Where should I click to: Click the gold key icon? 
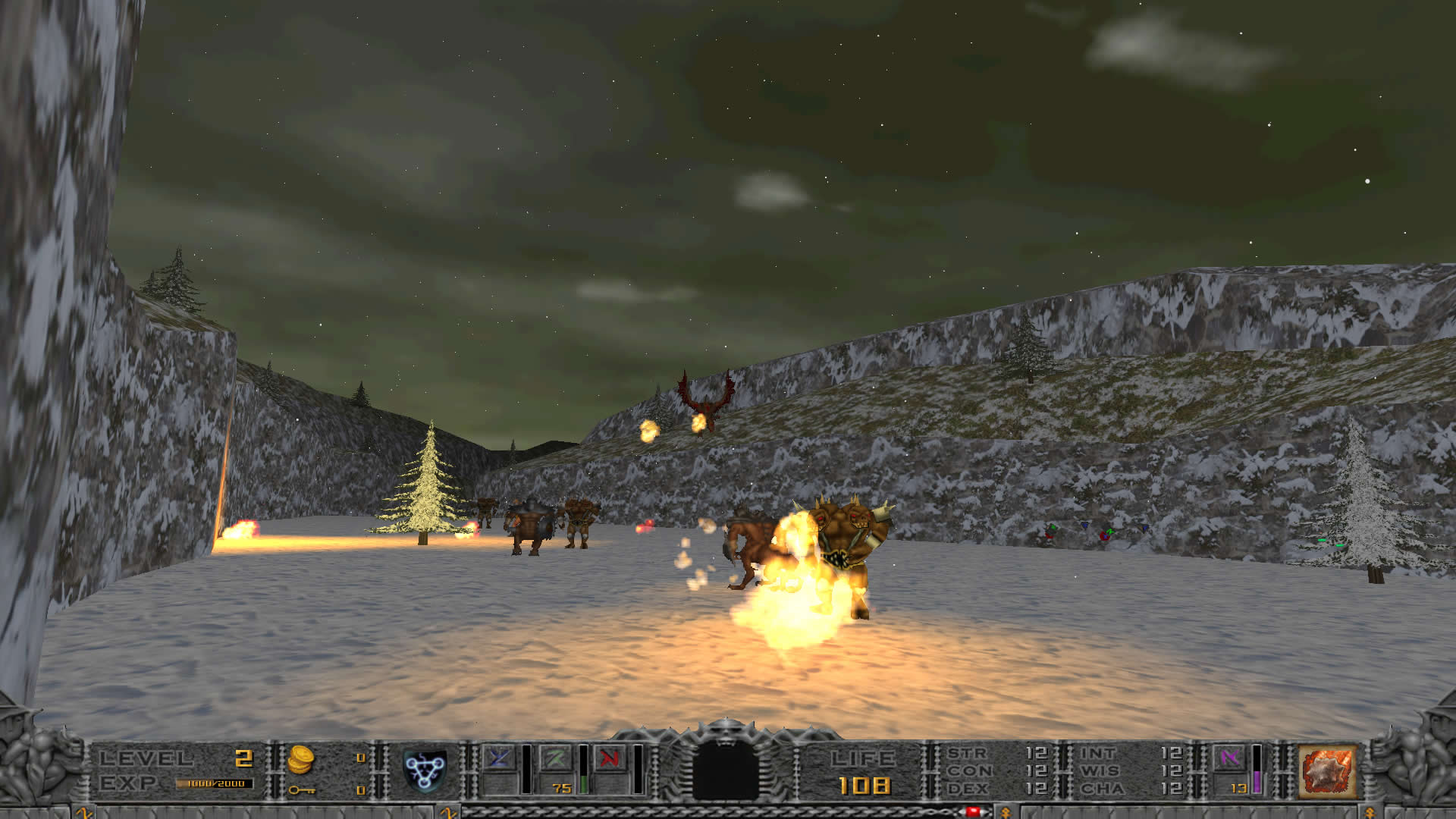click(x=301, y=790)
